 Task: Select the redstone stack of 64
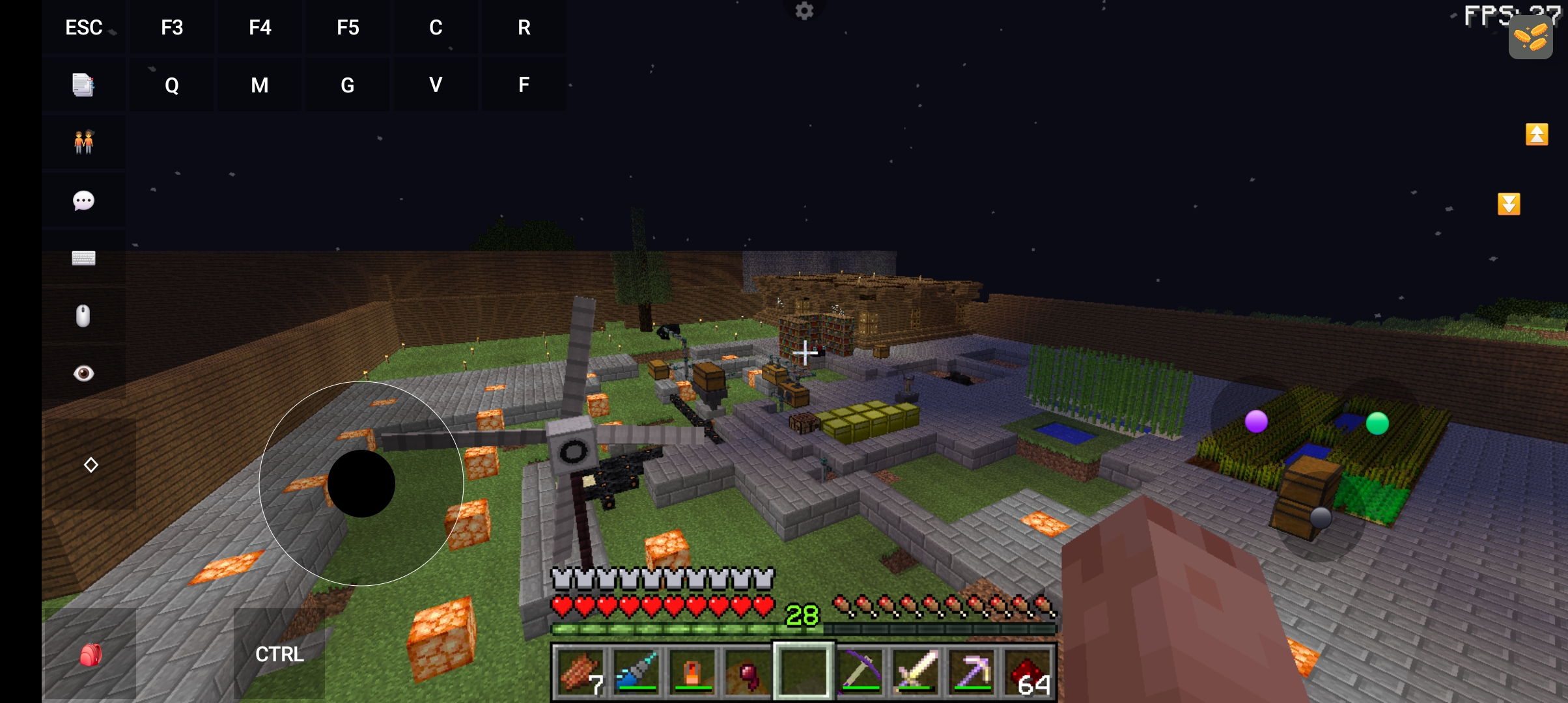point(1029,672)
